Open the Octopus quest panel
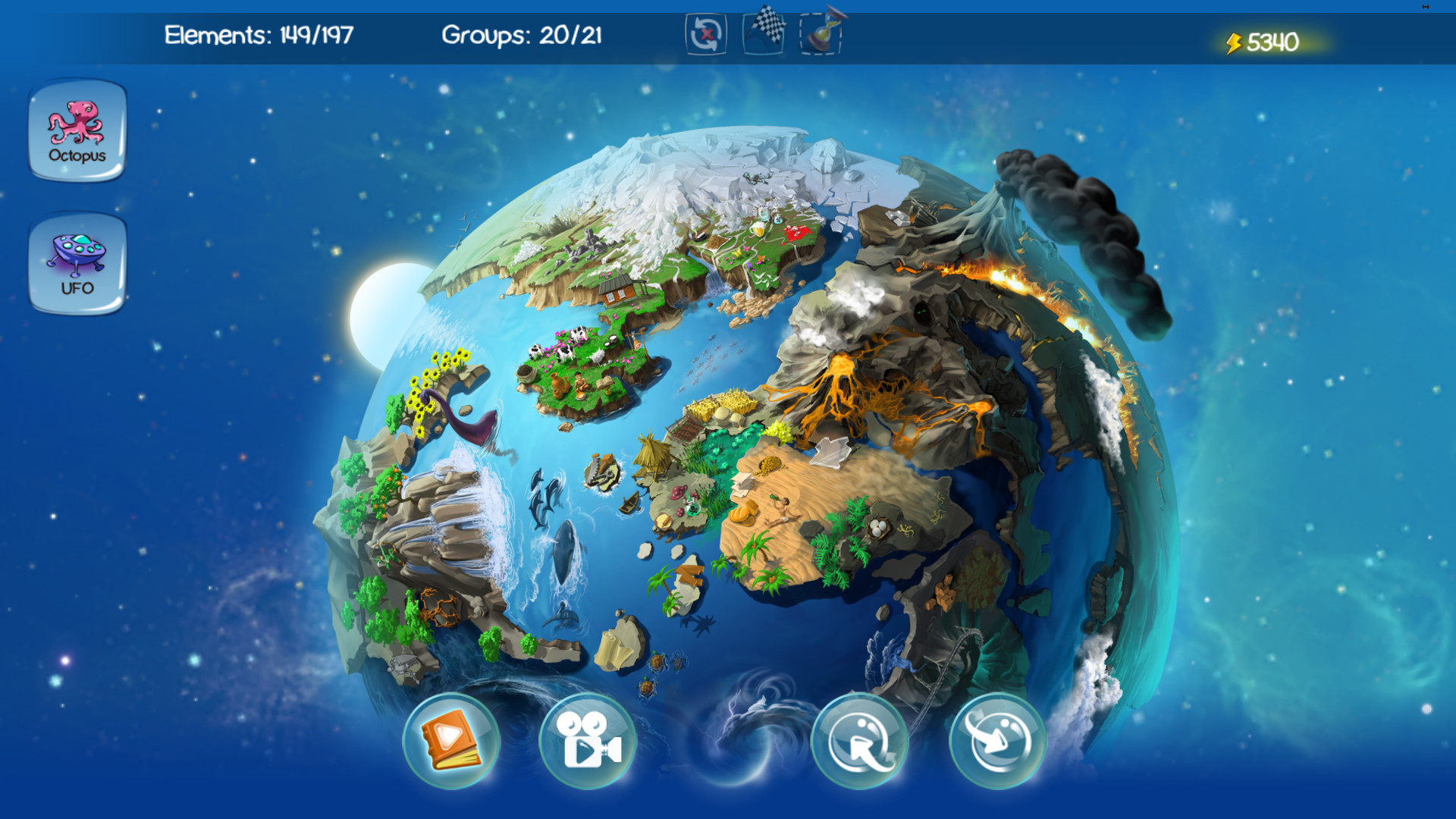This screenshot has width=1456, height=819. point(76,130)
